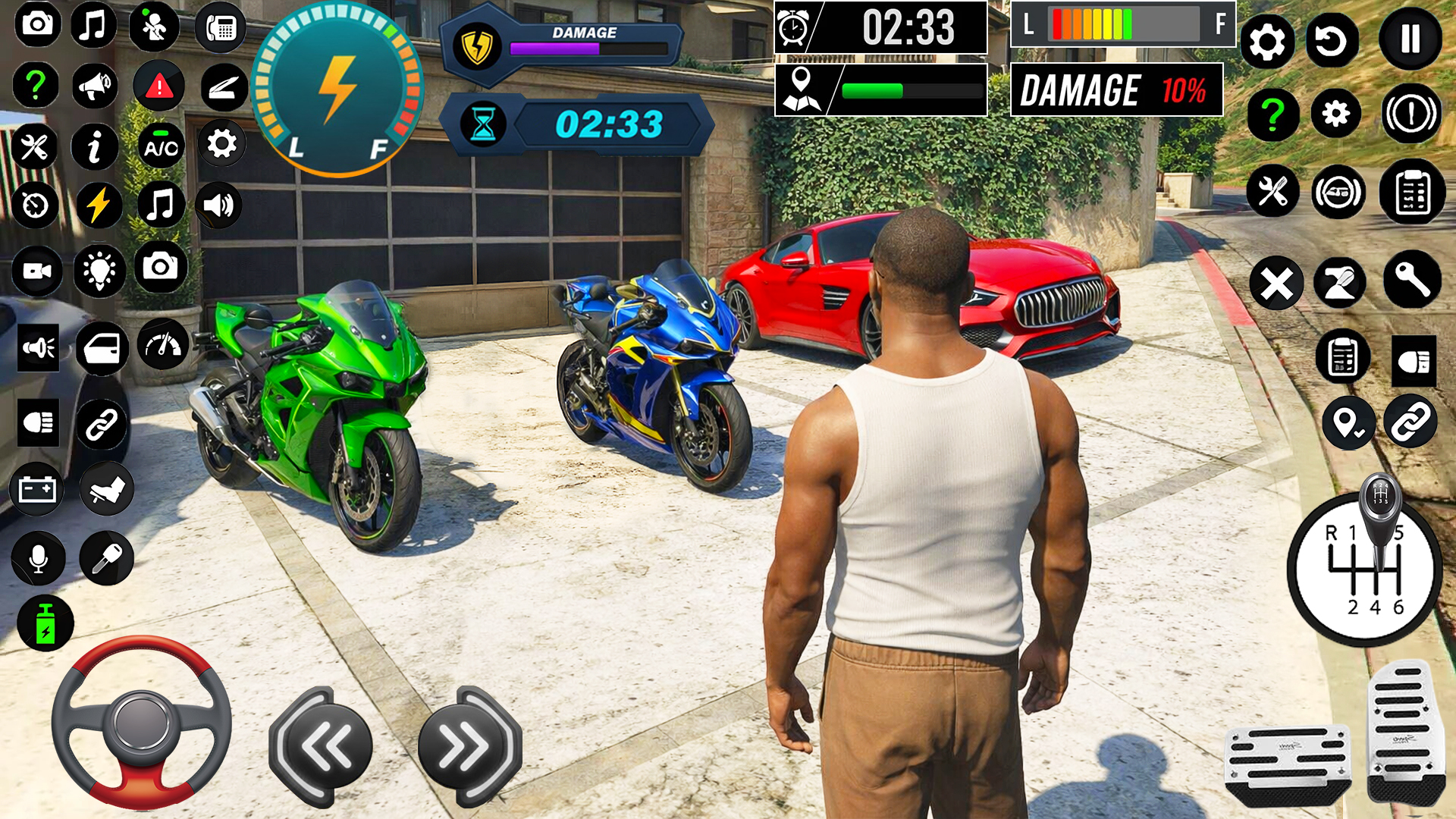Screen dimensions: 1456x819
Task: Toggle the microphone on
Action: (36, 557)
